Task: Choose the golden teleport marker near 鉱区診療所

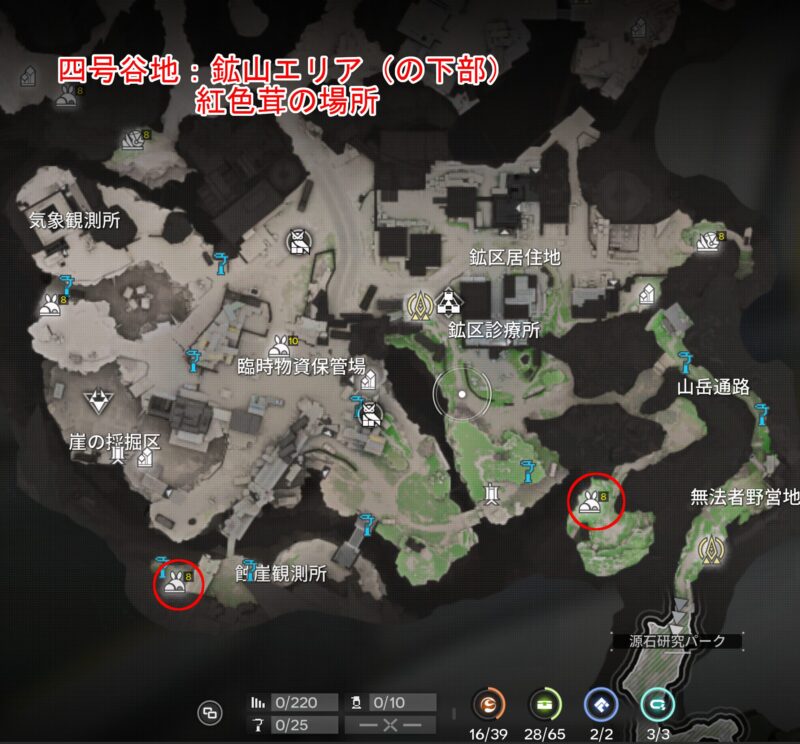Action: (417, 305)
